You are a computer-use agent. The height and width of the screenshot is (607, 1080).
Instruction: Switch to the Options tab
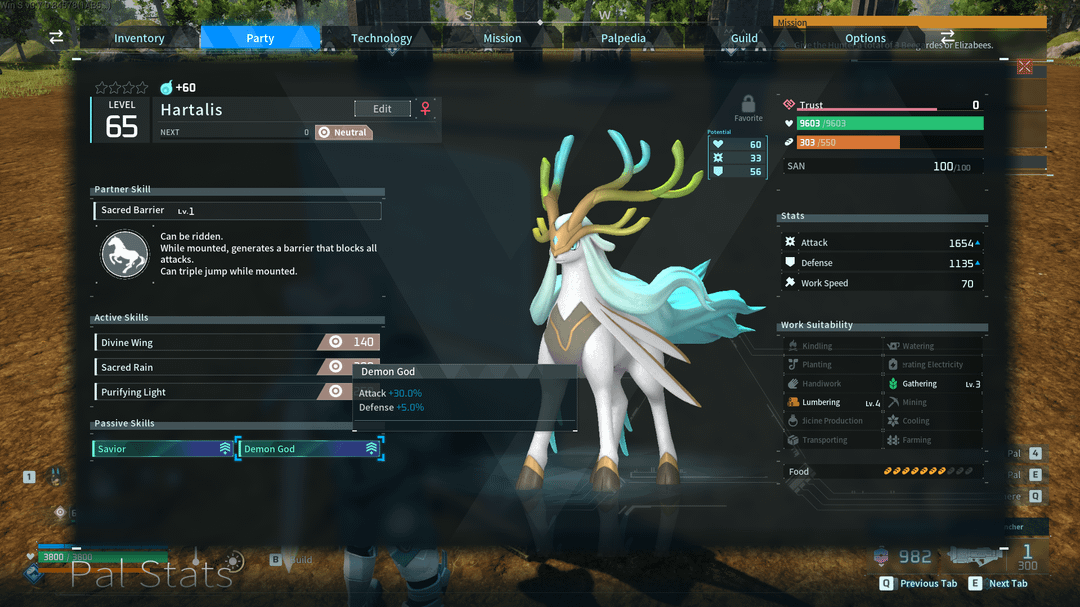[x=865, y=38]
